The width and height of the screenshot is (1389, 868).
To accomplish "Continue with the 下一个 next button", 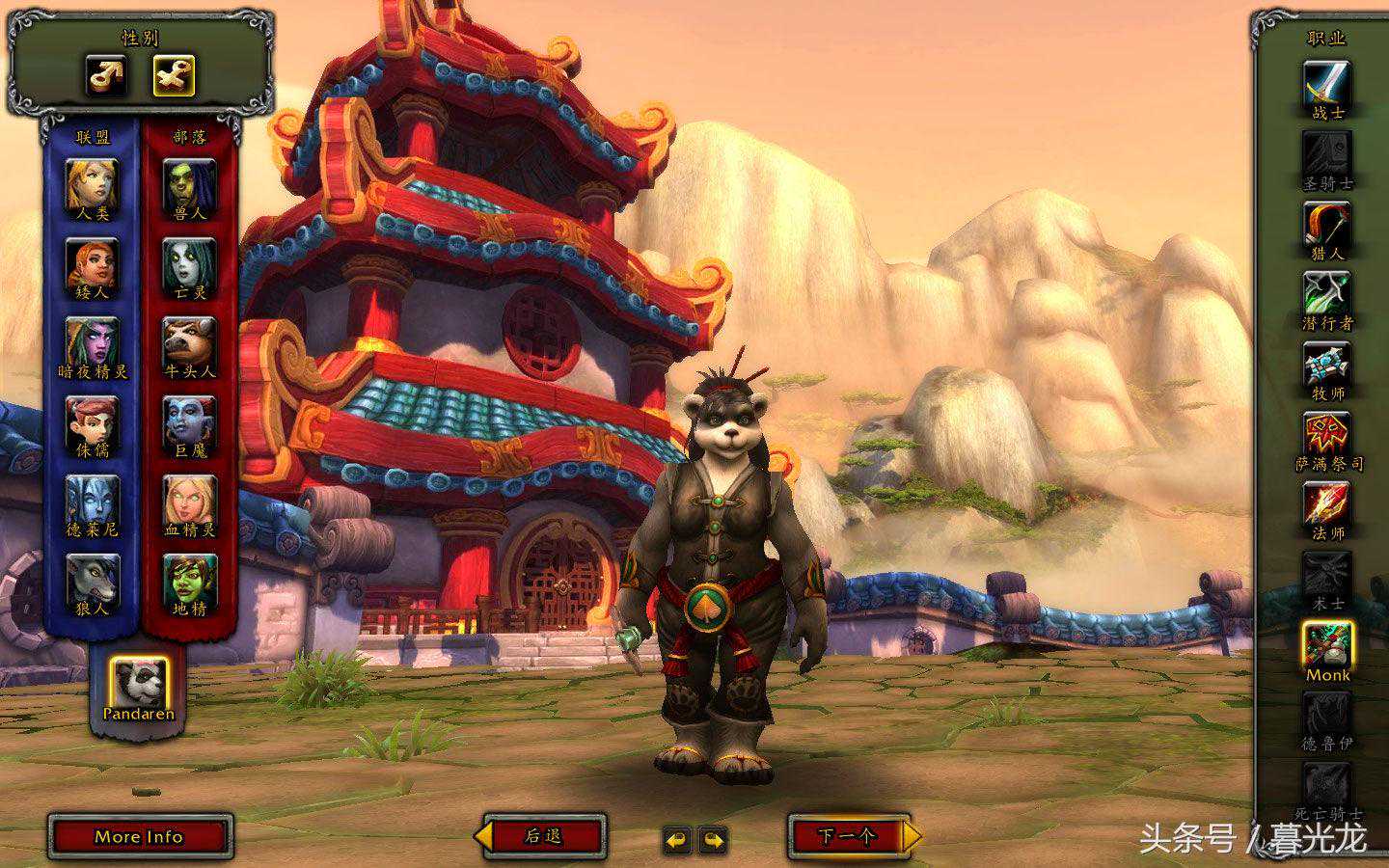I will coord(849,836).
